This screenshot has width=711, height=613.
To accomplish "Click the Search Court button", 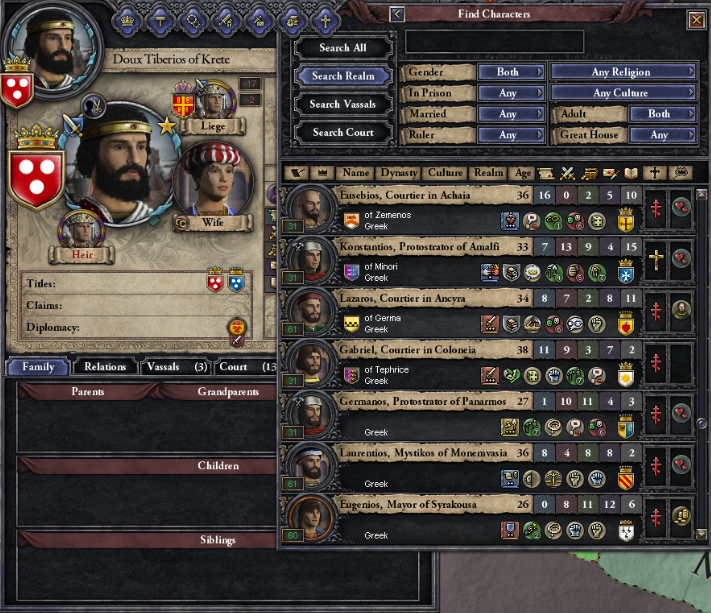I will pos(342,132).
